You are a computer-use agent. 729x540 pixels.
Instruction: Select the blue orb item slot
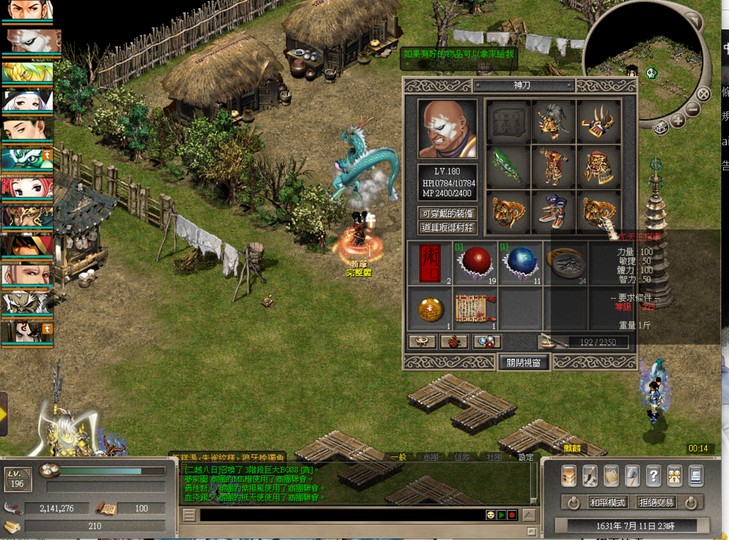(x=520, y=264)
